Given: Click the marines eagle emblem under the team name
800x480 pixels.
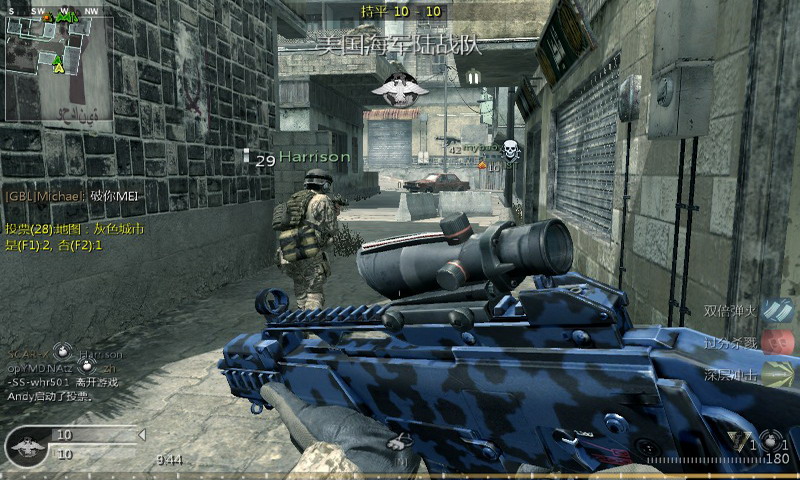Looking at the screenshot, I should click(400, 88).
